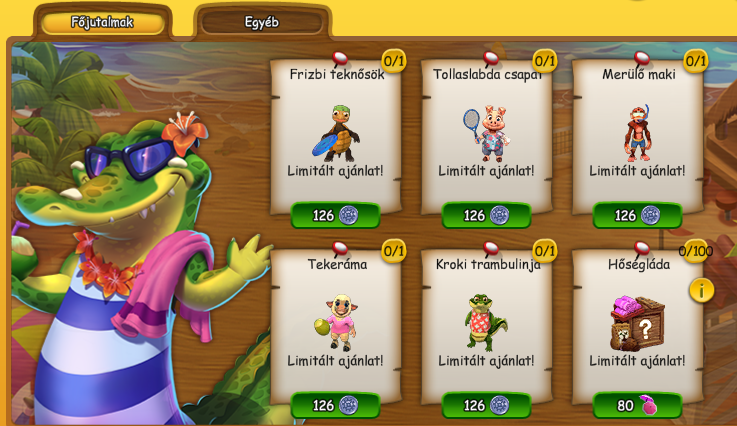Image resolution: width=737 pixels, height=426 pixels.
Task: Open the Egyéb tab
Action: [262, 22]
